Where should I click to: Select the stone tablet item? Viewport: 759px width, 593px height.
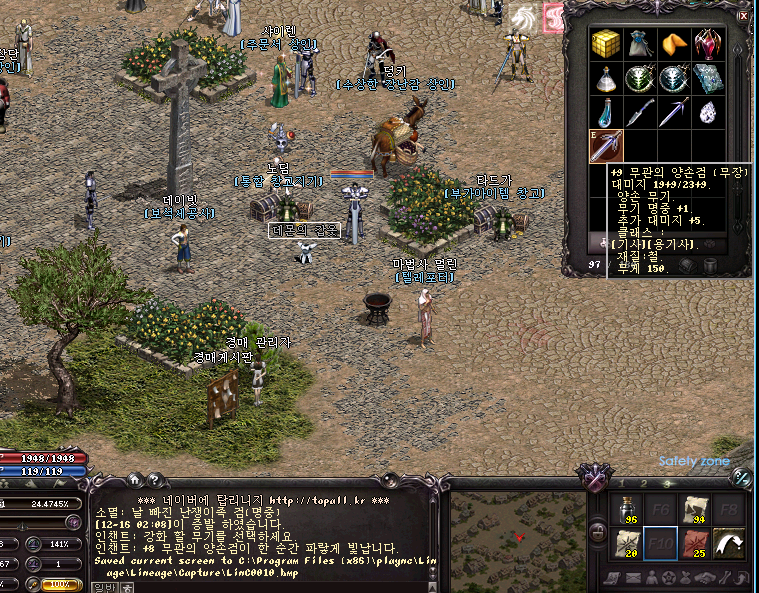(x=707, y=77)
